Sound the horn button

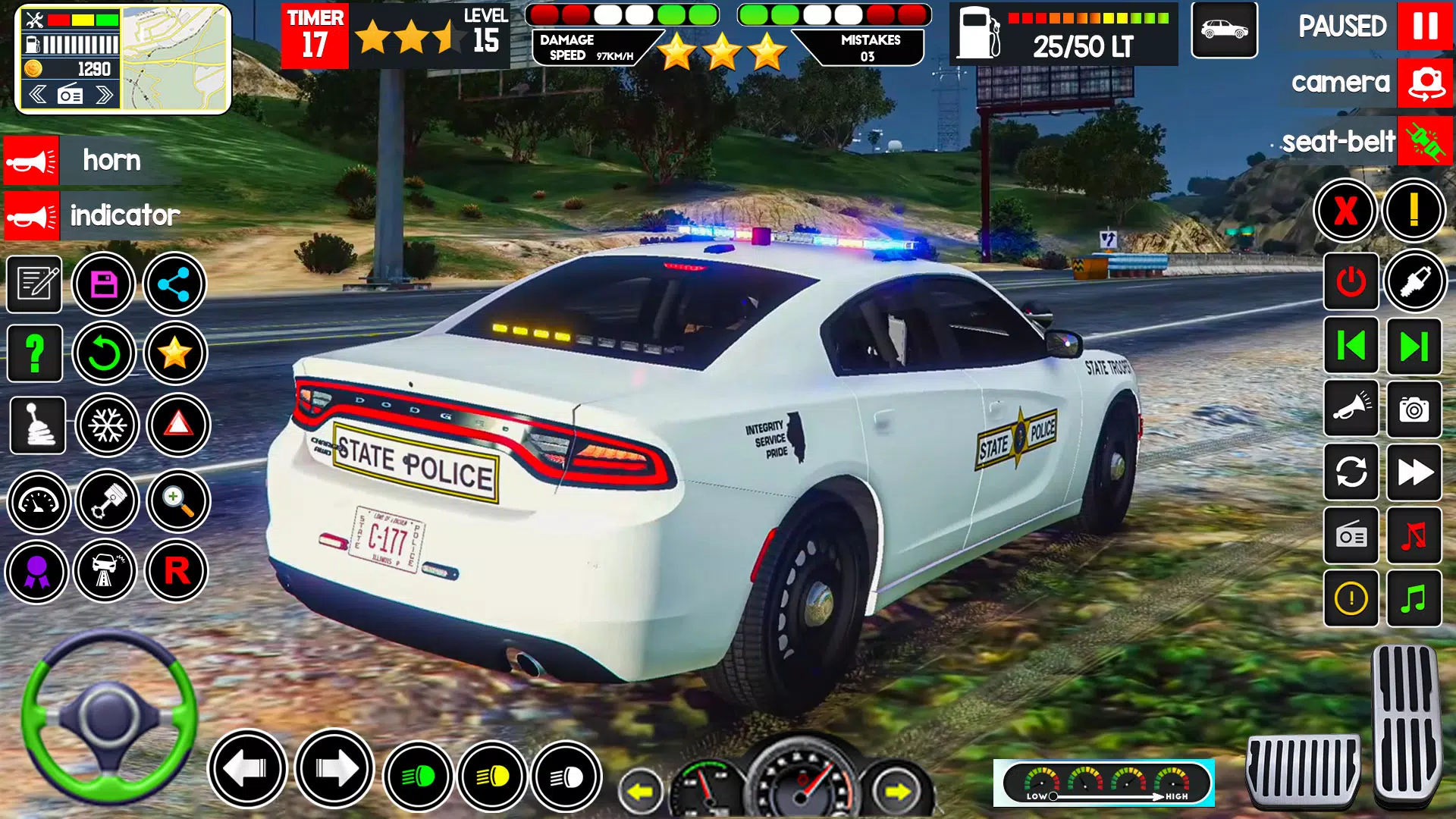point(31,161)
